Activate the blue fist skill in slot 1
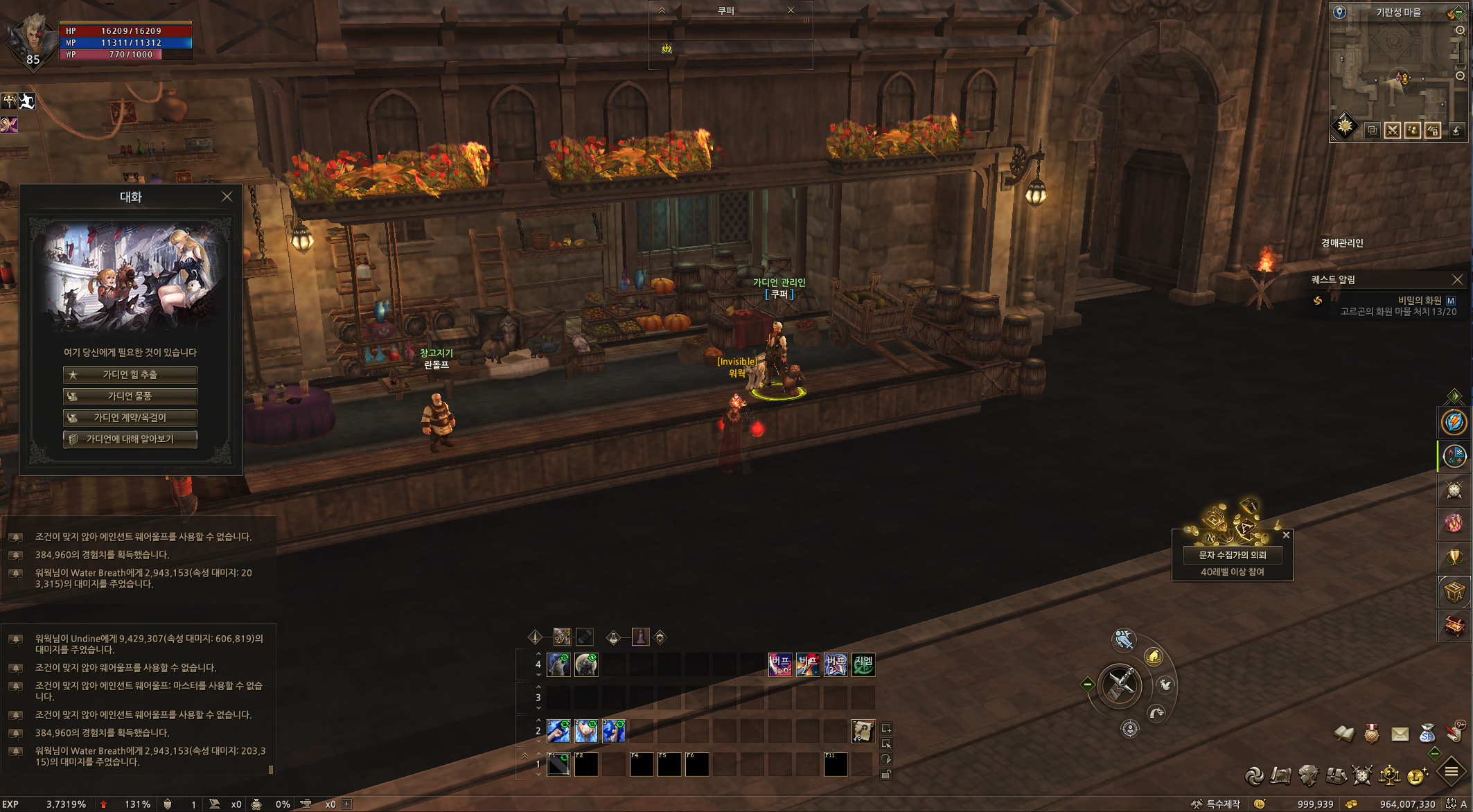The width and height of the screenshot is (1473, 812). [558, 731]
